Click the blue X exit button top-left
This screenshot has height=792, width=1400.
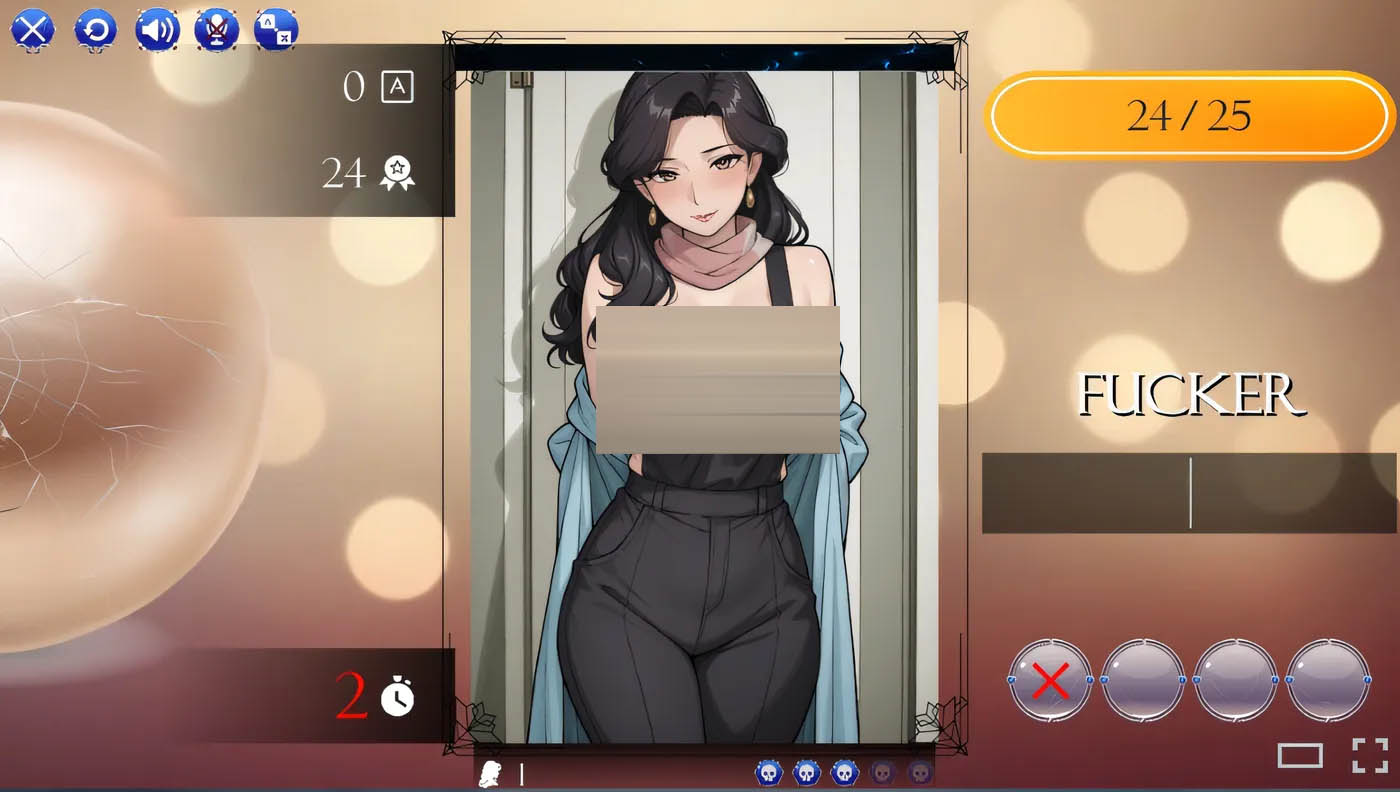coord(35,30)
